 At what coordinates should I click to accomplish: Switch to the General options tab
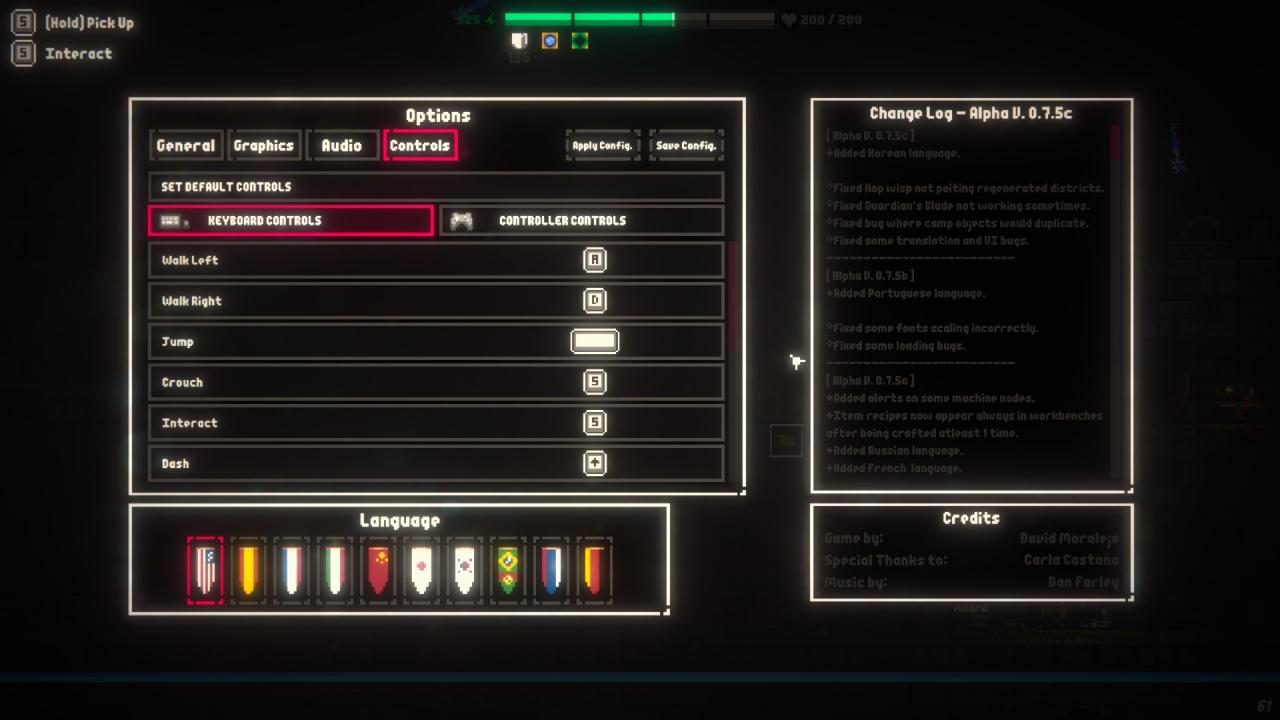click(186, 146)
